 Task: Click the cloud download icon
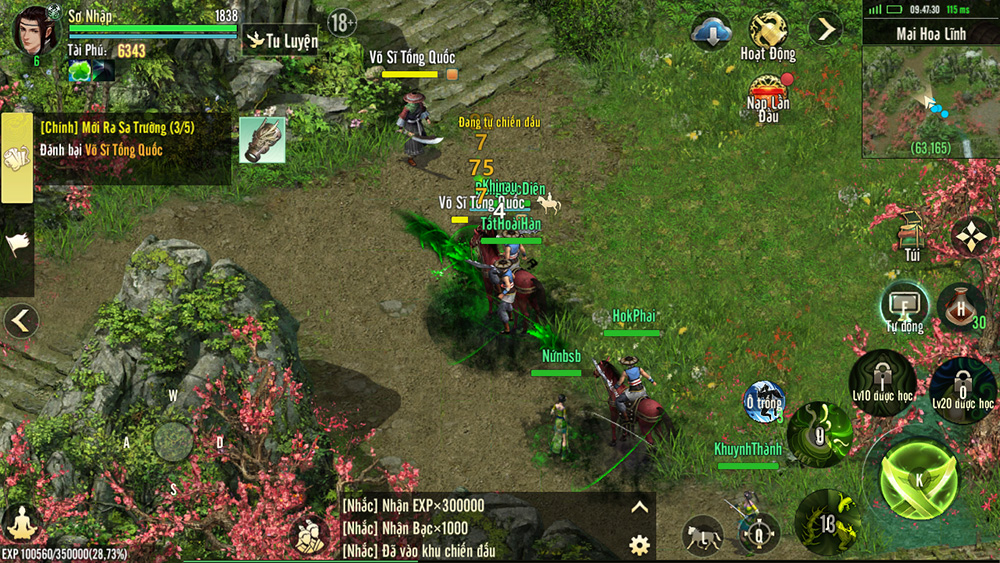711,31
